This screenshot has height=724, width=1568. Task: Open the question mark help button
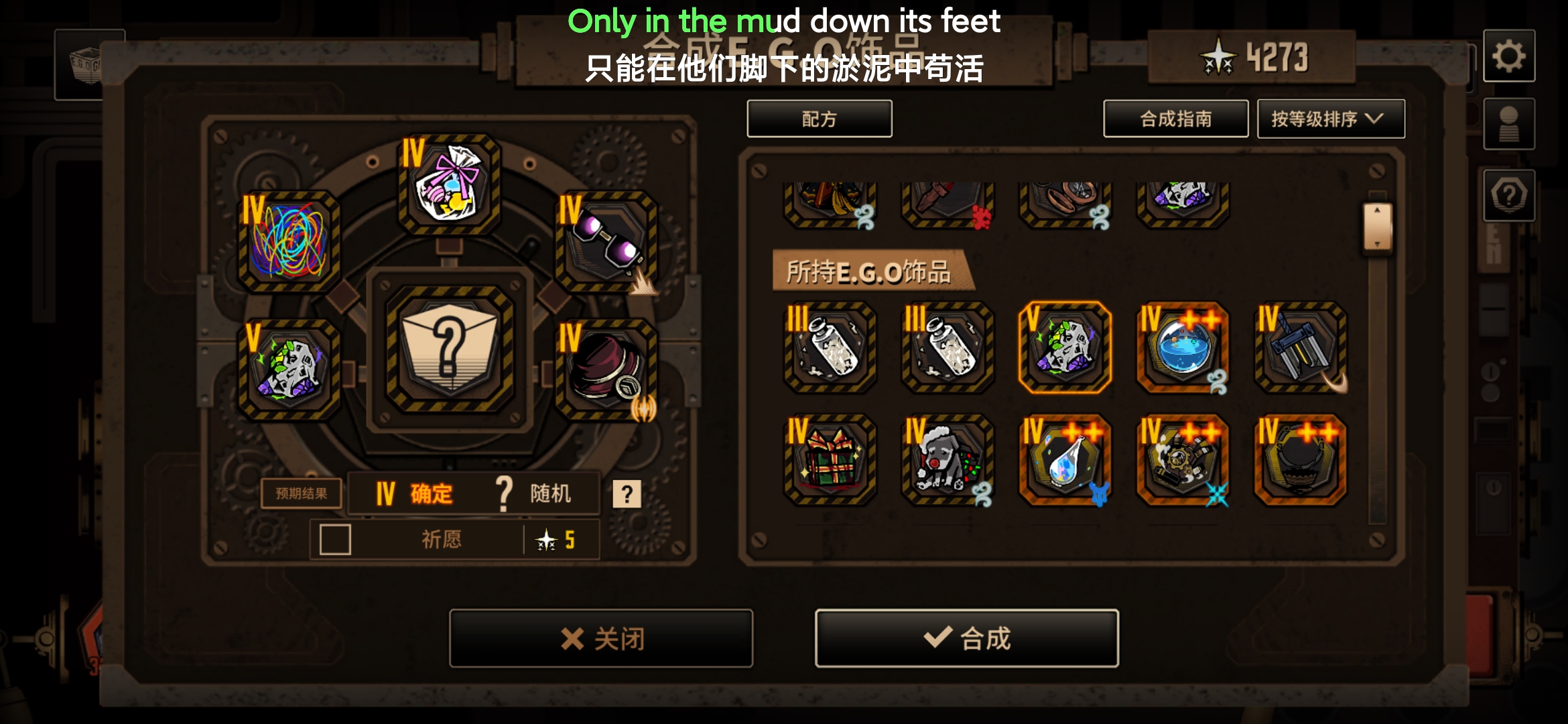tap(1508, 196)
